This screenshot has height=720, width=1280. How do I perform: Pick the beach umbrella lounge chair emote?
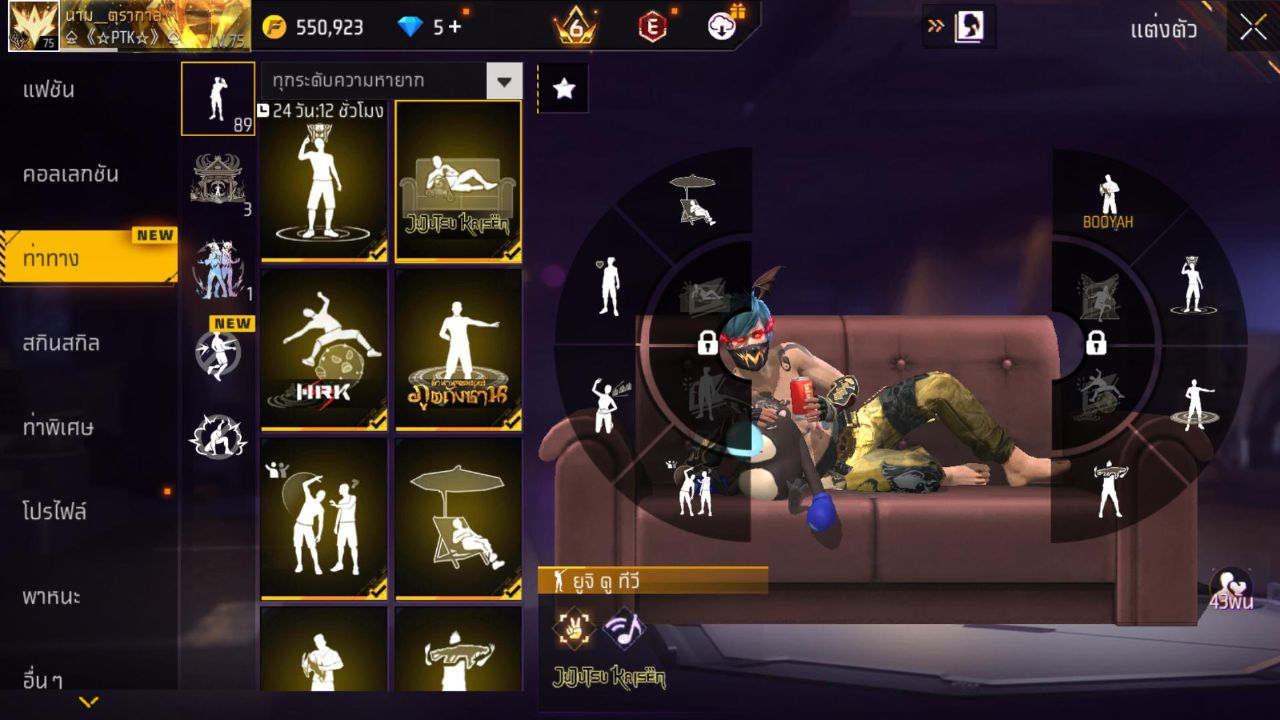458,518
